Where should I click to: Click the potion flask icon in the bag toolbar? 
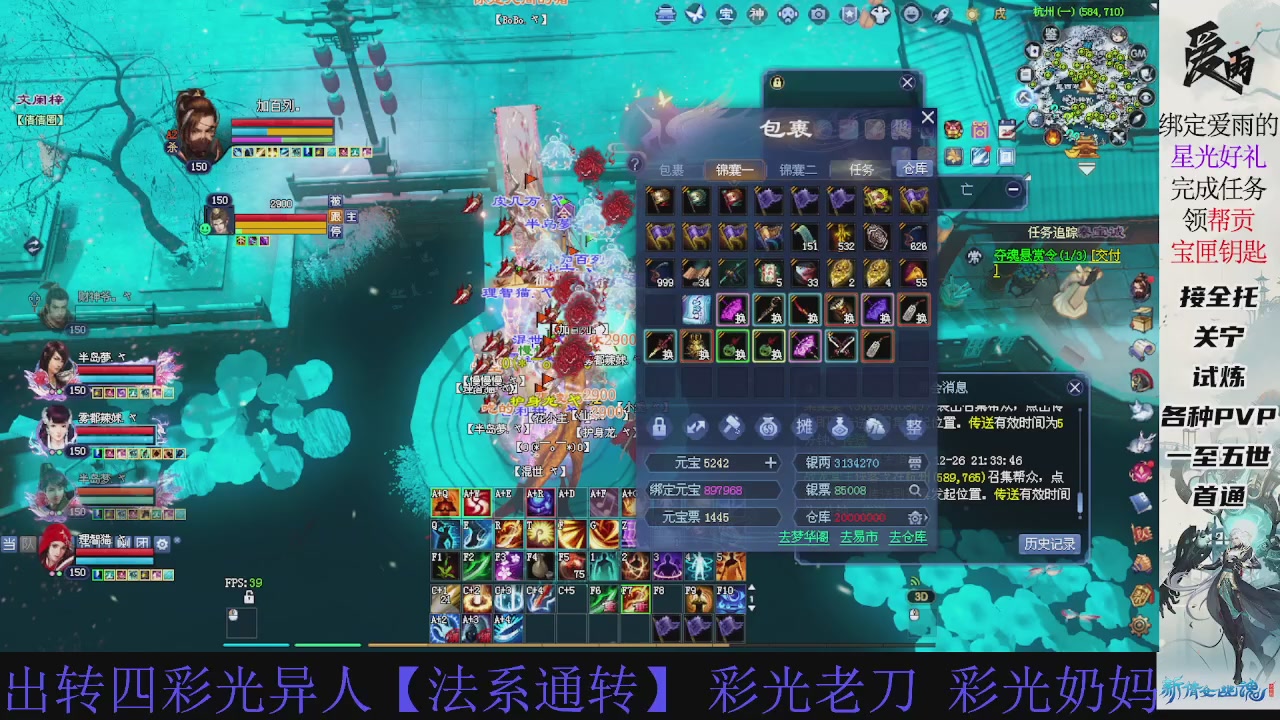[x=838, y=427]
